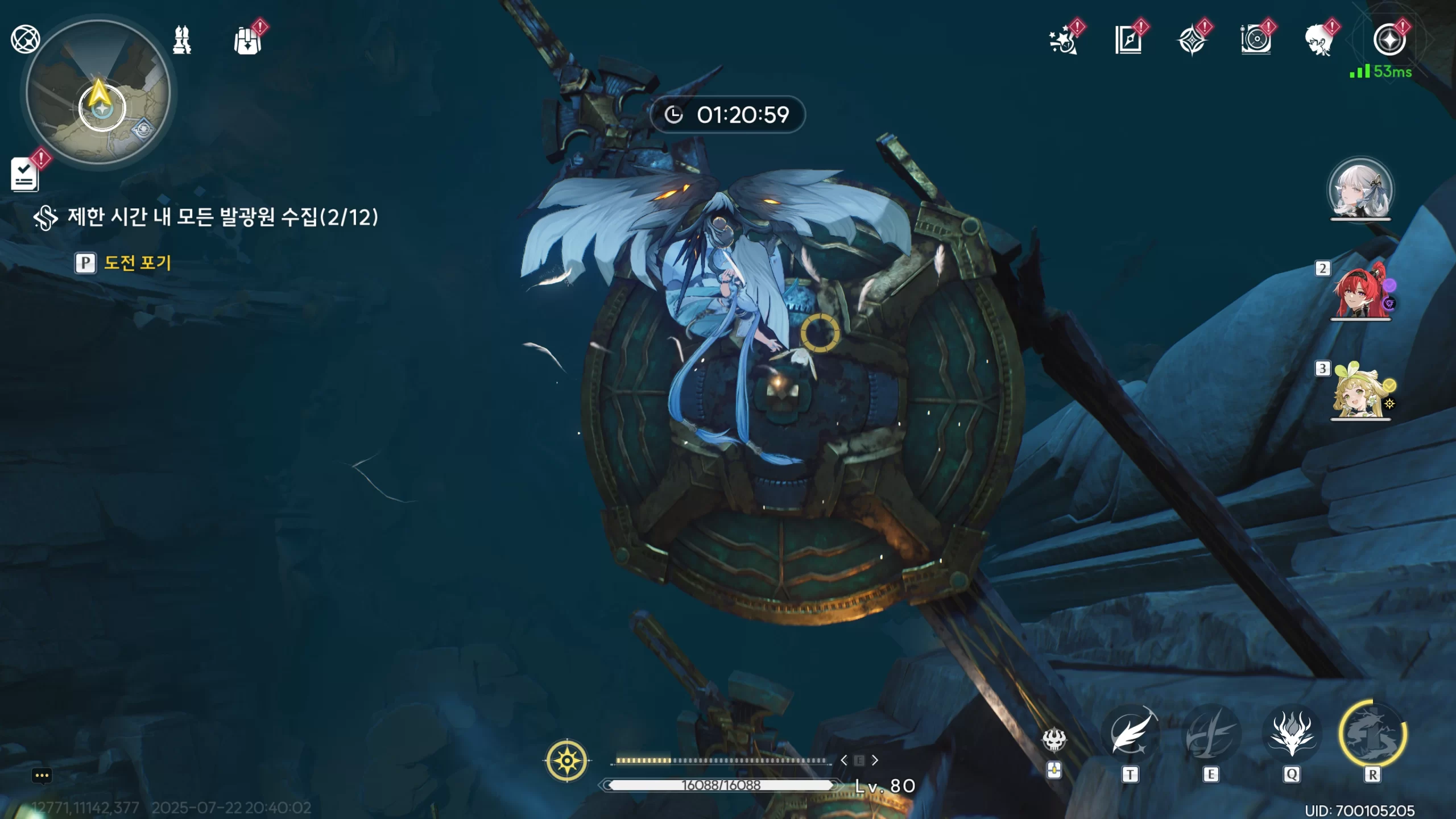Open the backpack inventory

pos(248,41)
